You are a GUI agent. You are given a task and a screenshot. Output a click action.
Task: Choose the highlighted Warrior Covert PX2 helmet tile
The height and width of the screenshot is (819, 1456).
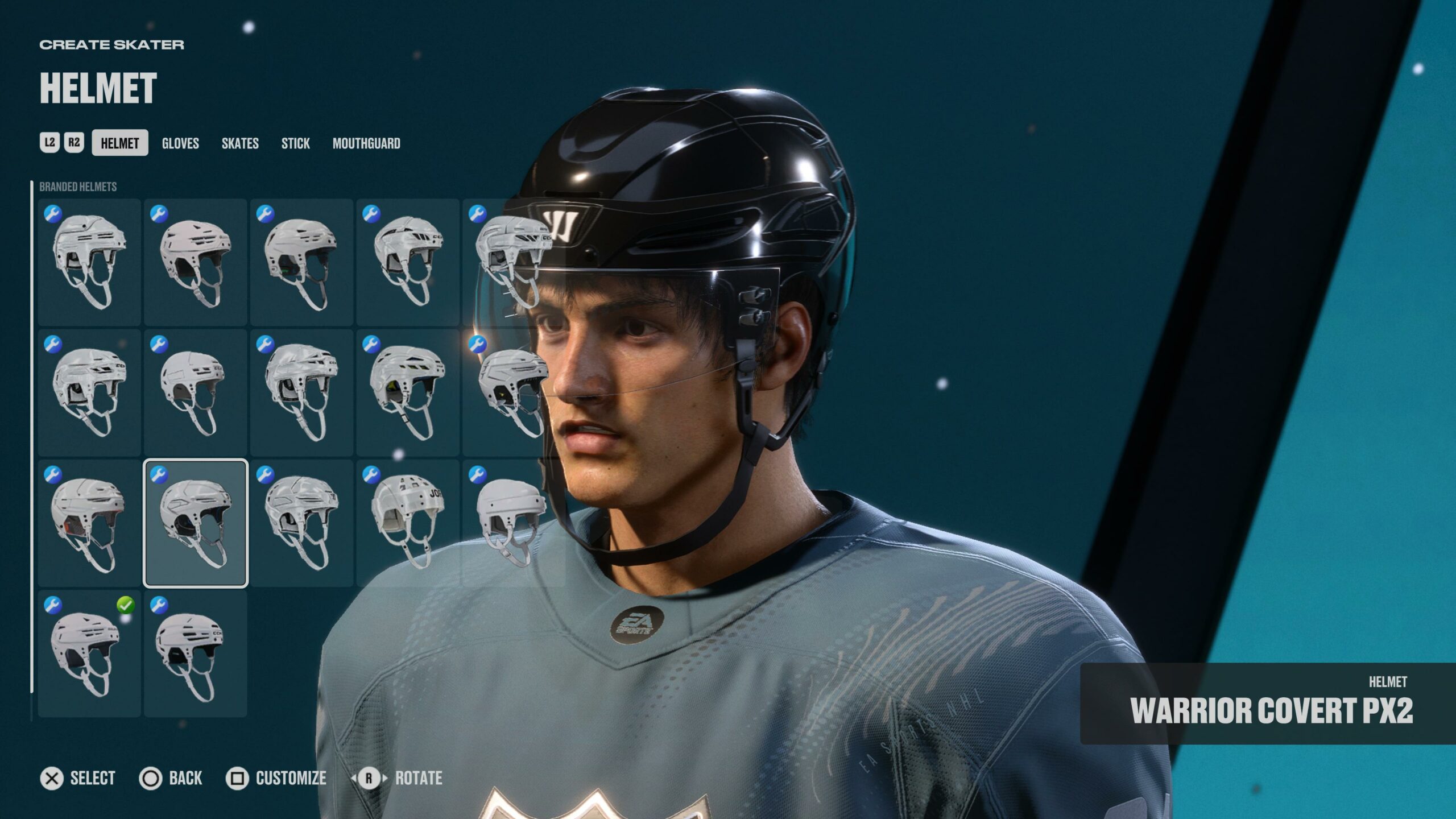tap(196, 523)
